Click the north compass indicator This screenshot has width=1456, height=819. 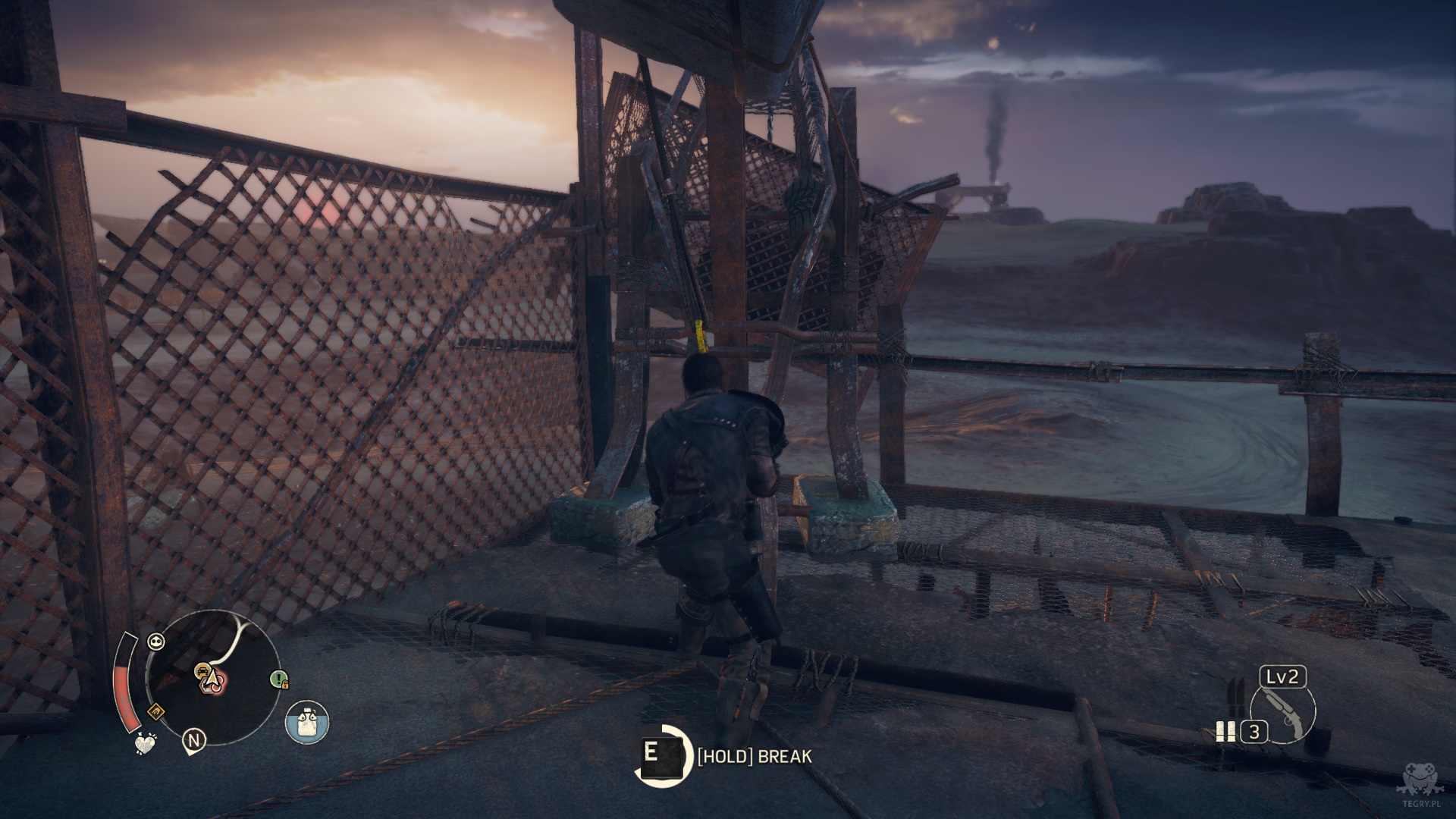(x=195, y=740)
